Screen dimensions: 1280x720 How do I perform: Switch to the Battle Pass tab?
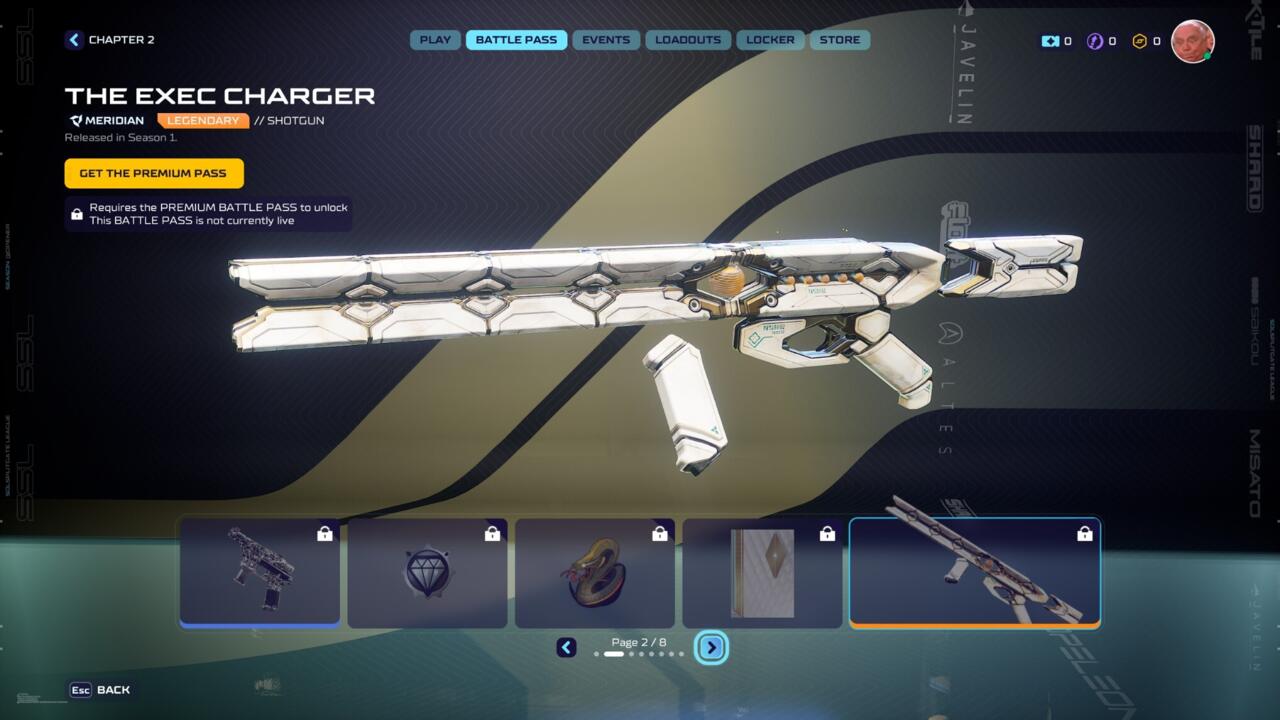click(516, 40)
